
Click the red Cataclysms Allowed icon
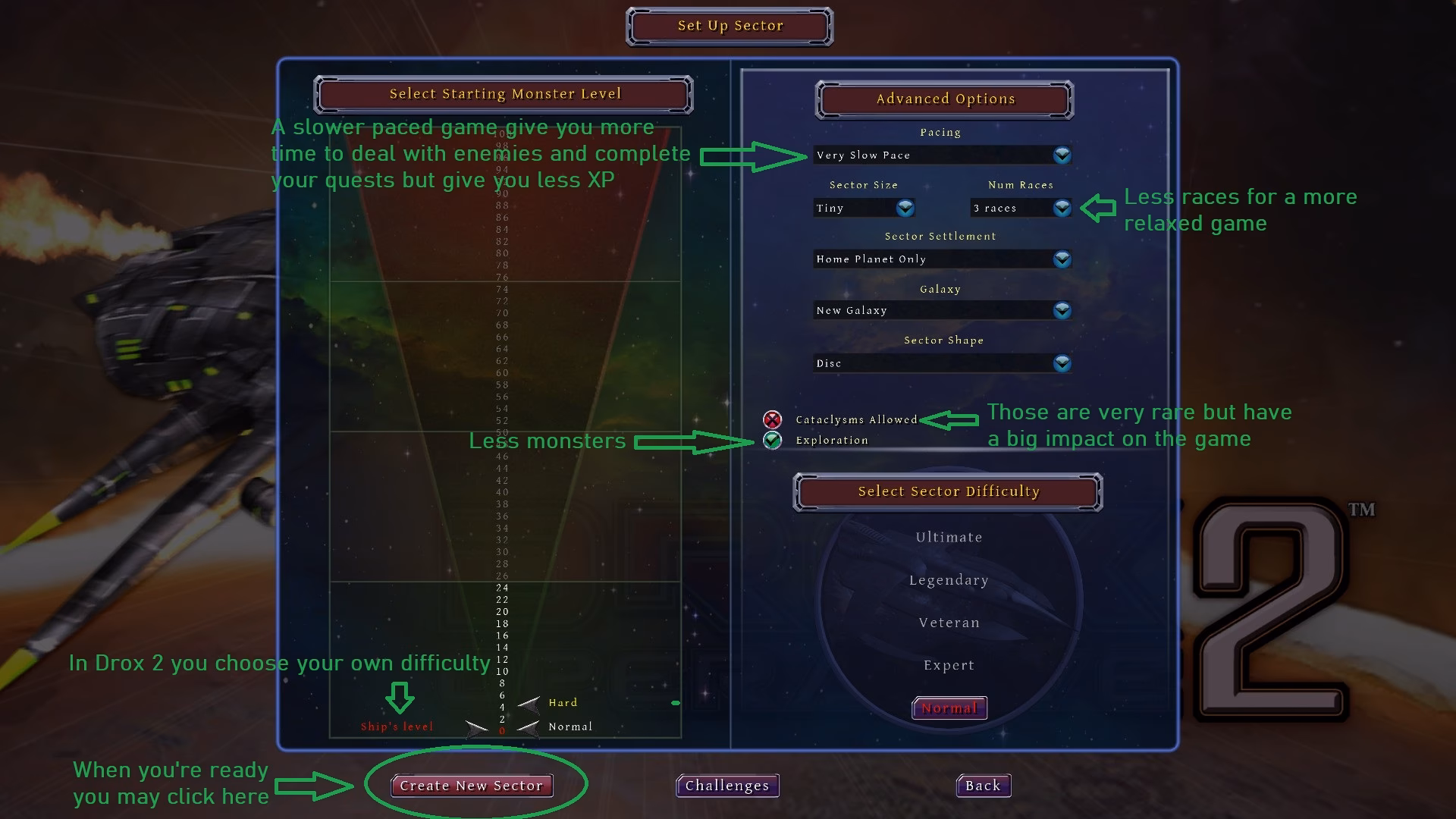pos(772,419)
